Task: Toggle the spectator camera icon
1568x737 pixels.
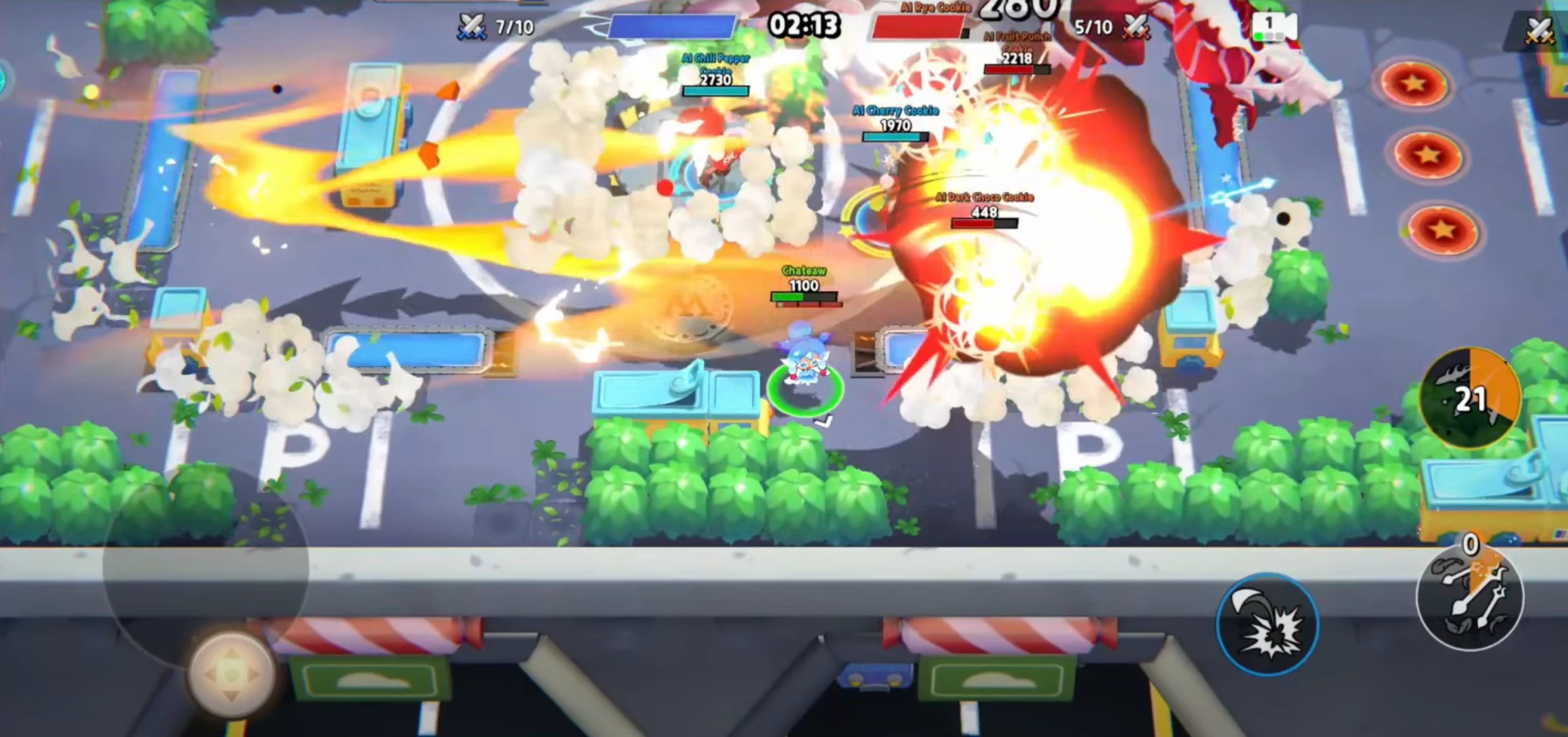Action: [1273, 27]
